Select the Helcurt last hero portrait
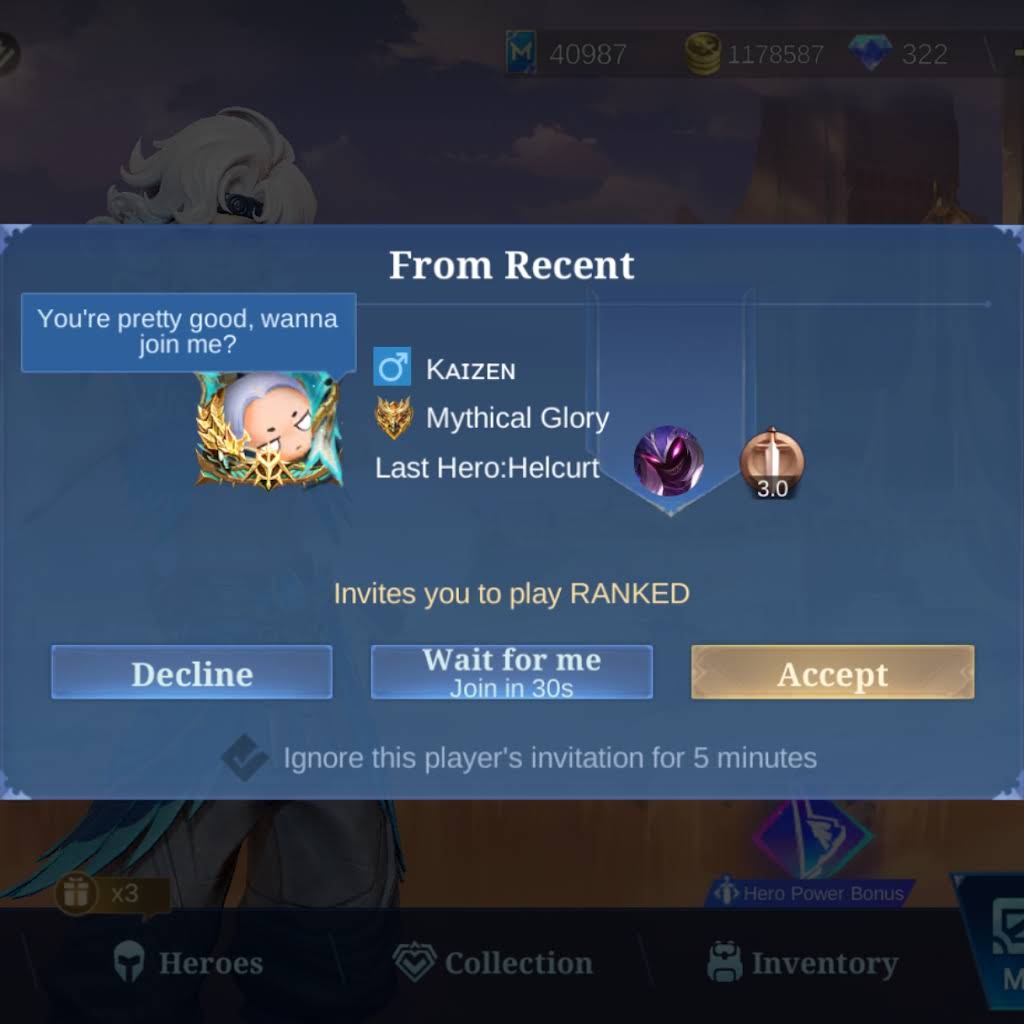1024x1024 pixels. (668, 462)
